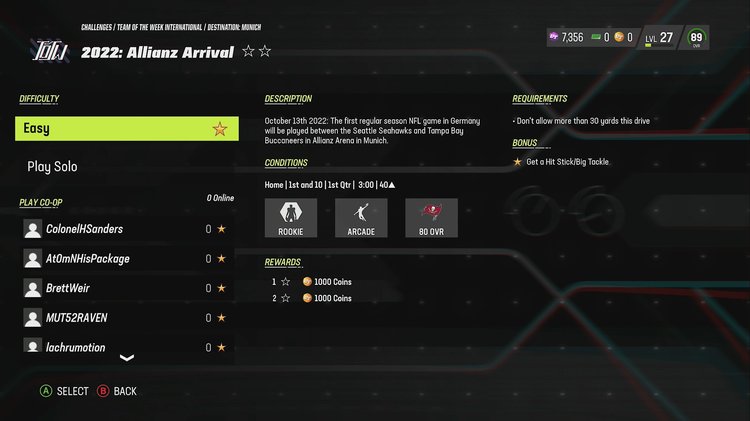Invite ColonelHSanders to co-op
The image size is (750, 421).
click(x=127, y=229)
